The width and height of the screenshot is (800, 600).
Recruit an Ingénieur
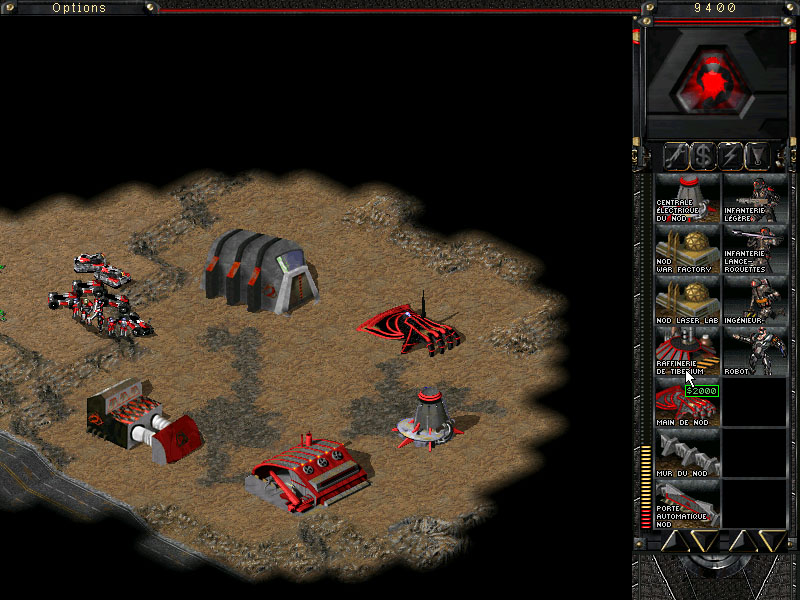coord(754,301)
